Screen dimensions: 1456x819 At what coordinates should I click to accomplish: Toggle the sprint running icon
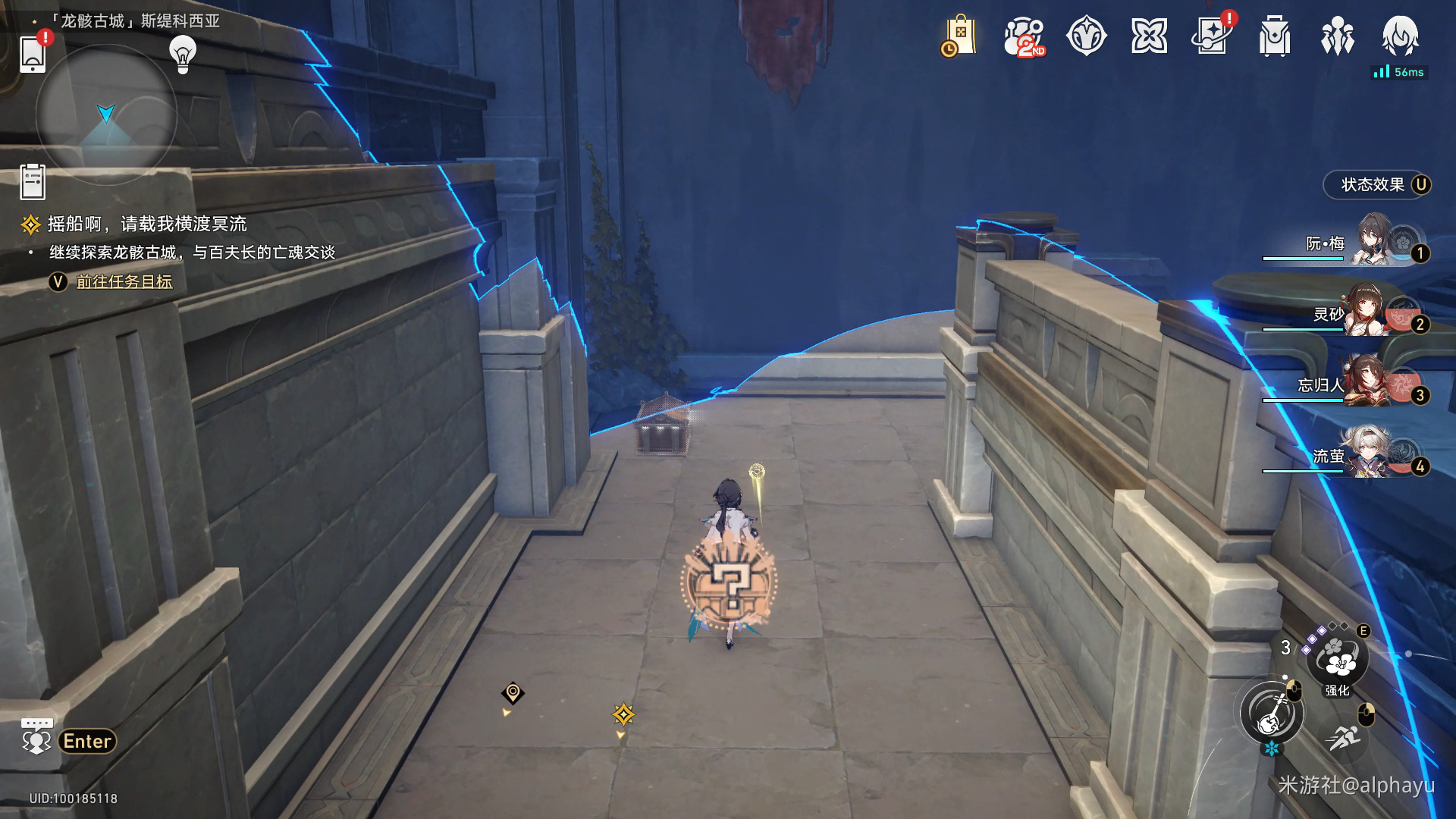[1344, 736]
